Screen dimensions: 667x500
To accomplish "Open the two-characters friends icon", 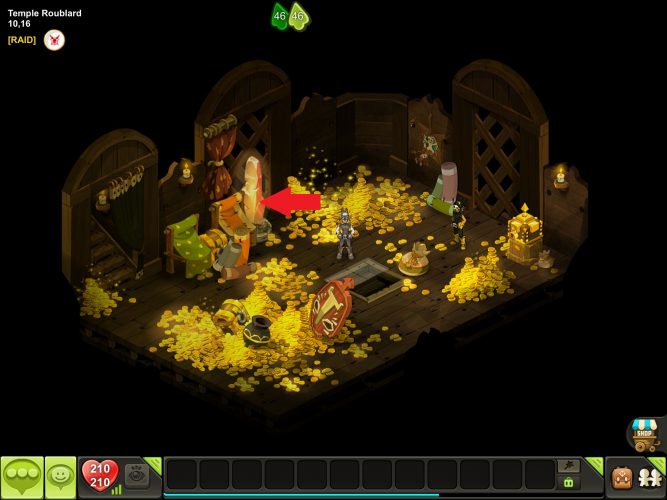I will (650, 477).
